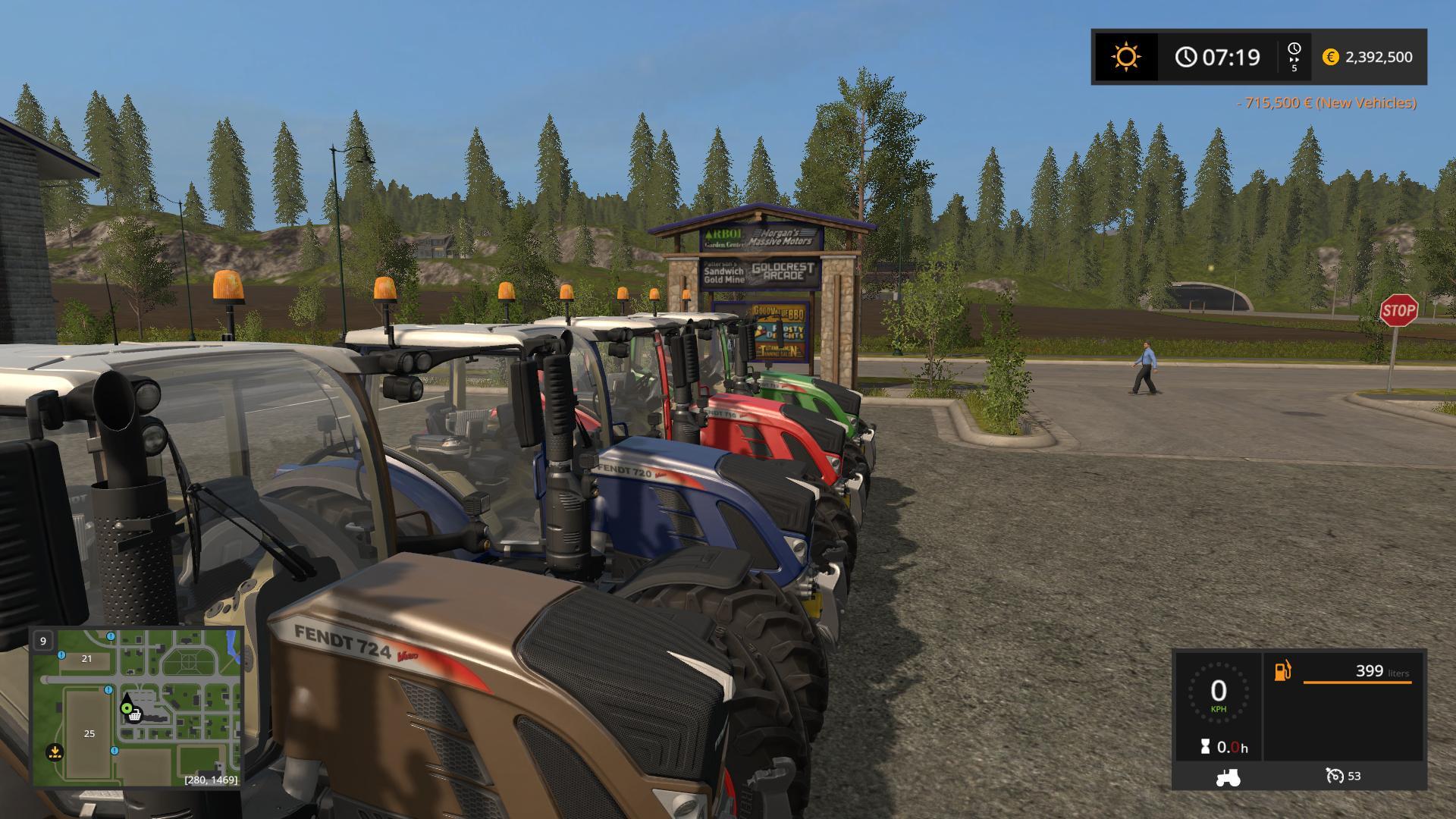Screen dimensions: 1456x819
Task: Click the time scale fast-forward icon
Action: click(x=1294, y=57)
